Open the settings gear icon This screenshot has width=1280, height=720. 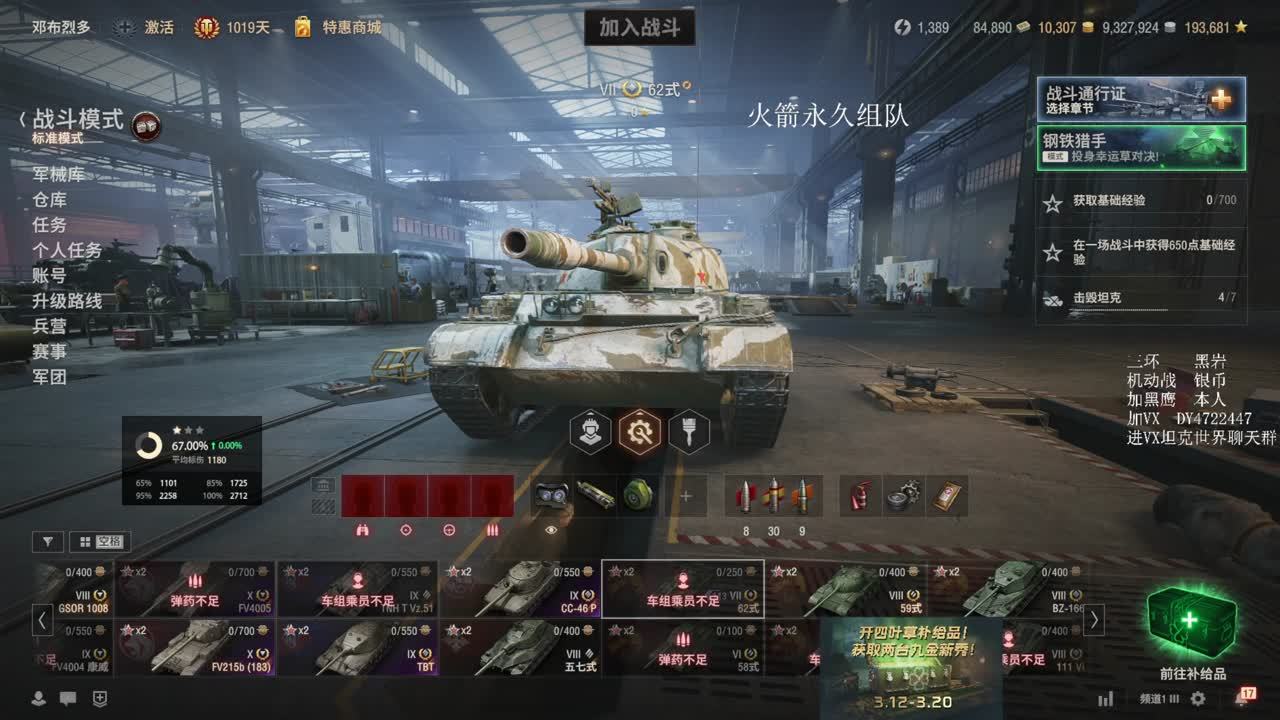(1198, 699)
